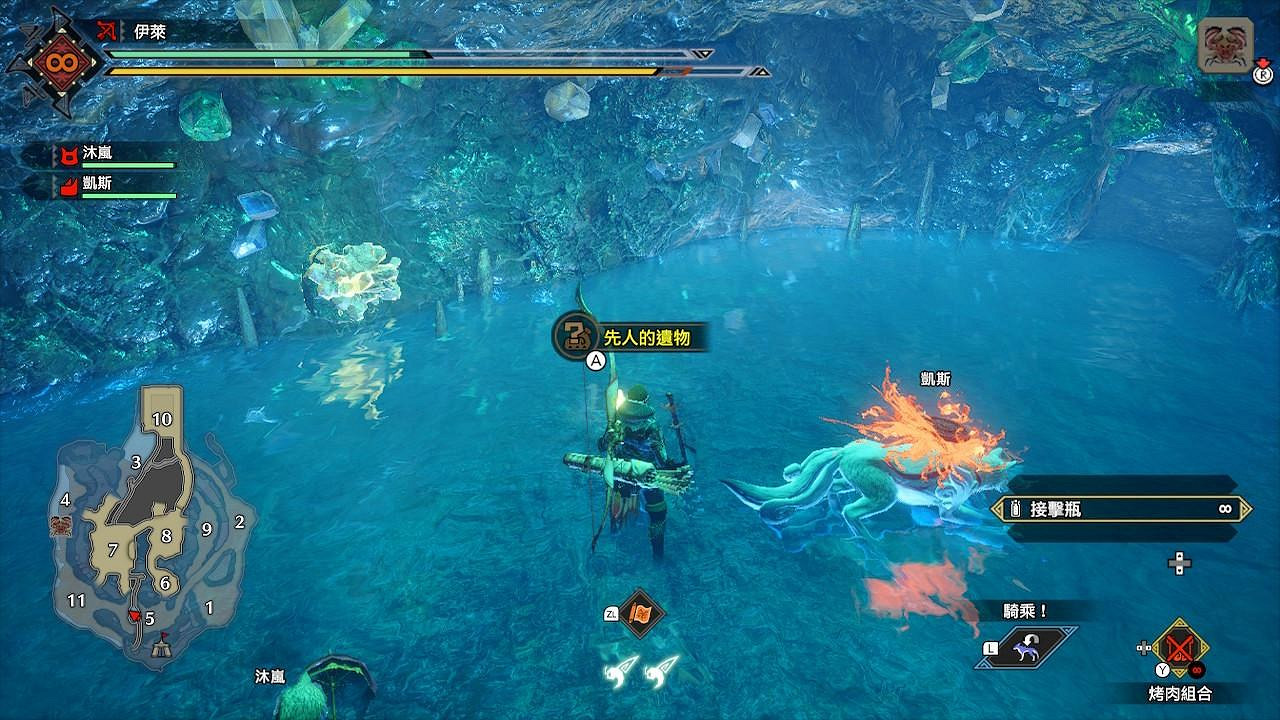Click the red player arrow near zone 5
The height and width of the screenshot is (720, 1280).
pyautogui.click(x=134, y=614)
